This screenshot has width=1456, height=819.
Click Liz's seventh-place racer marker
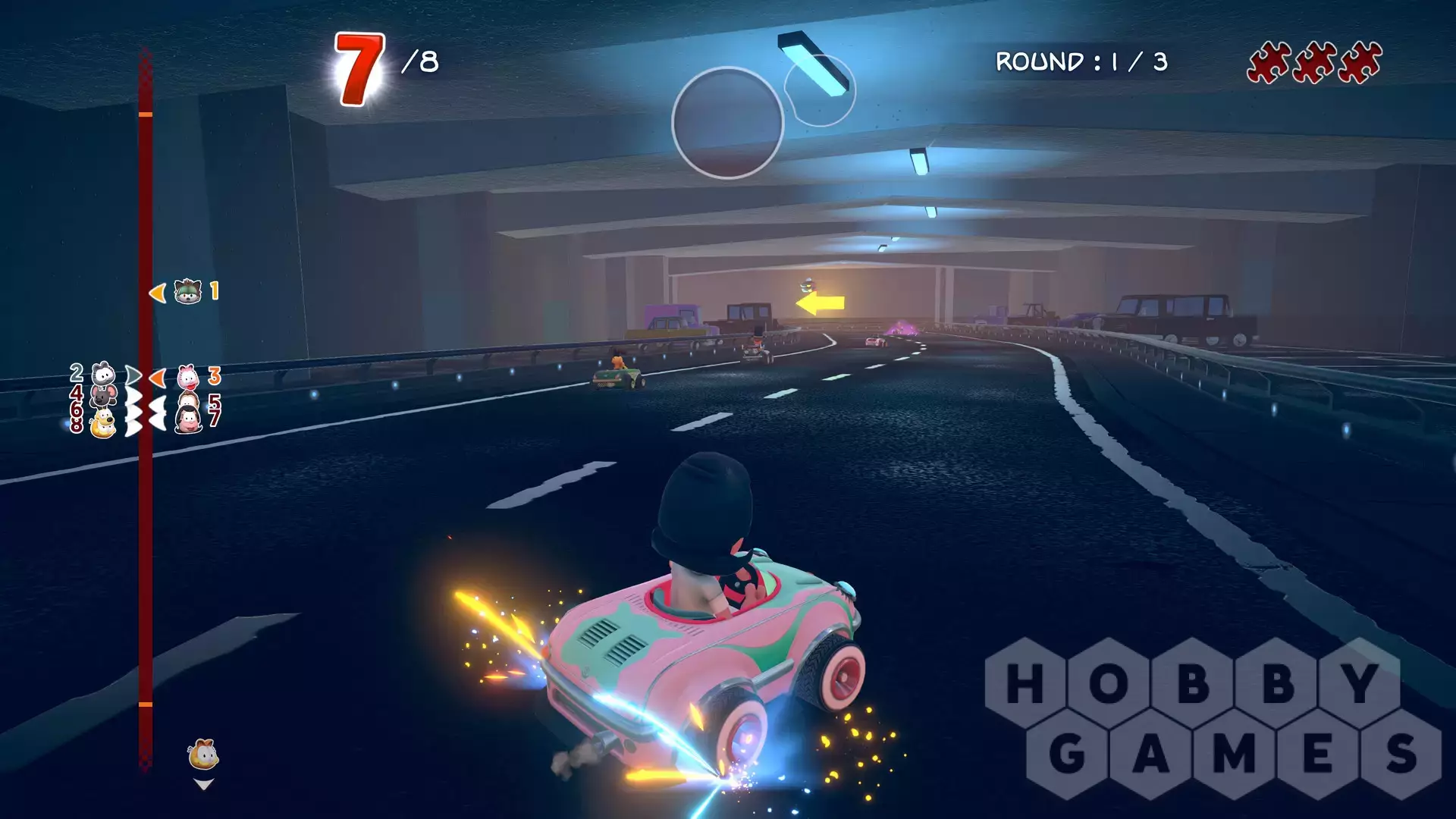tap(188, 419)
